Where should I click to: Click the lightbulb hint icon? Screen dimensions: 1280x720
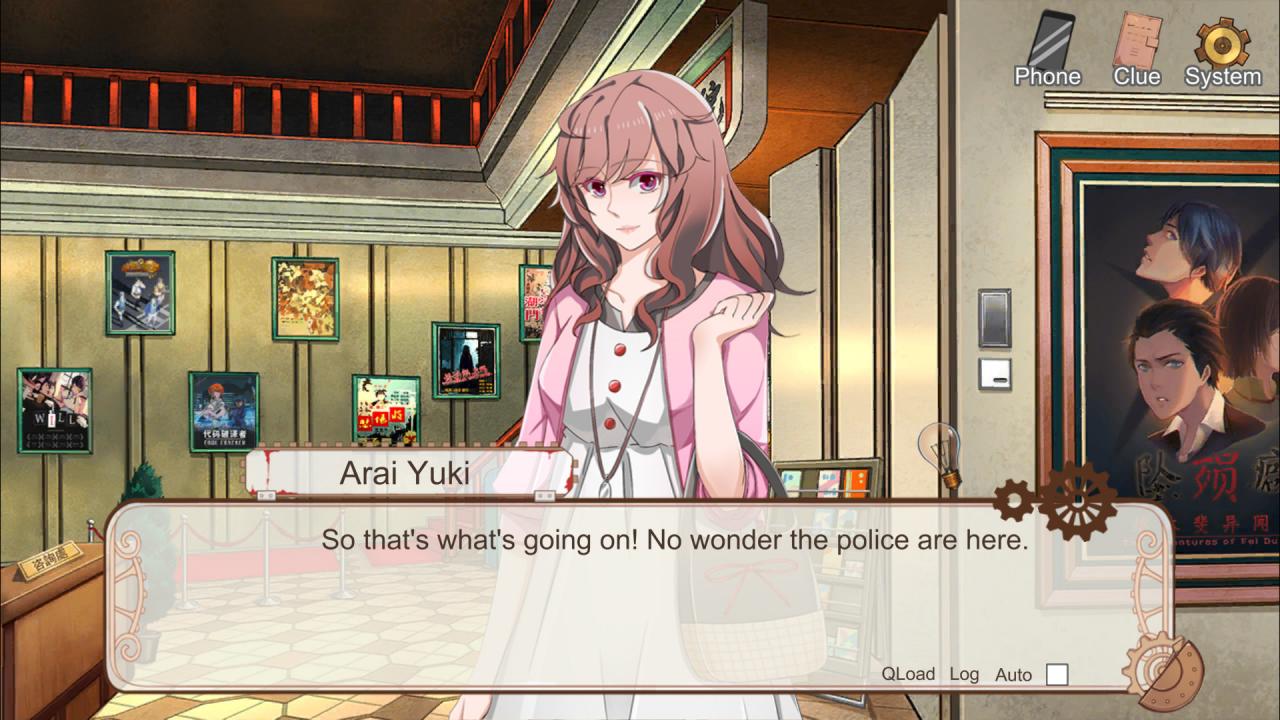click(x=940, y=452)
